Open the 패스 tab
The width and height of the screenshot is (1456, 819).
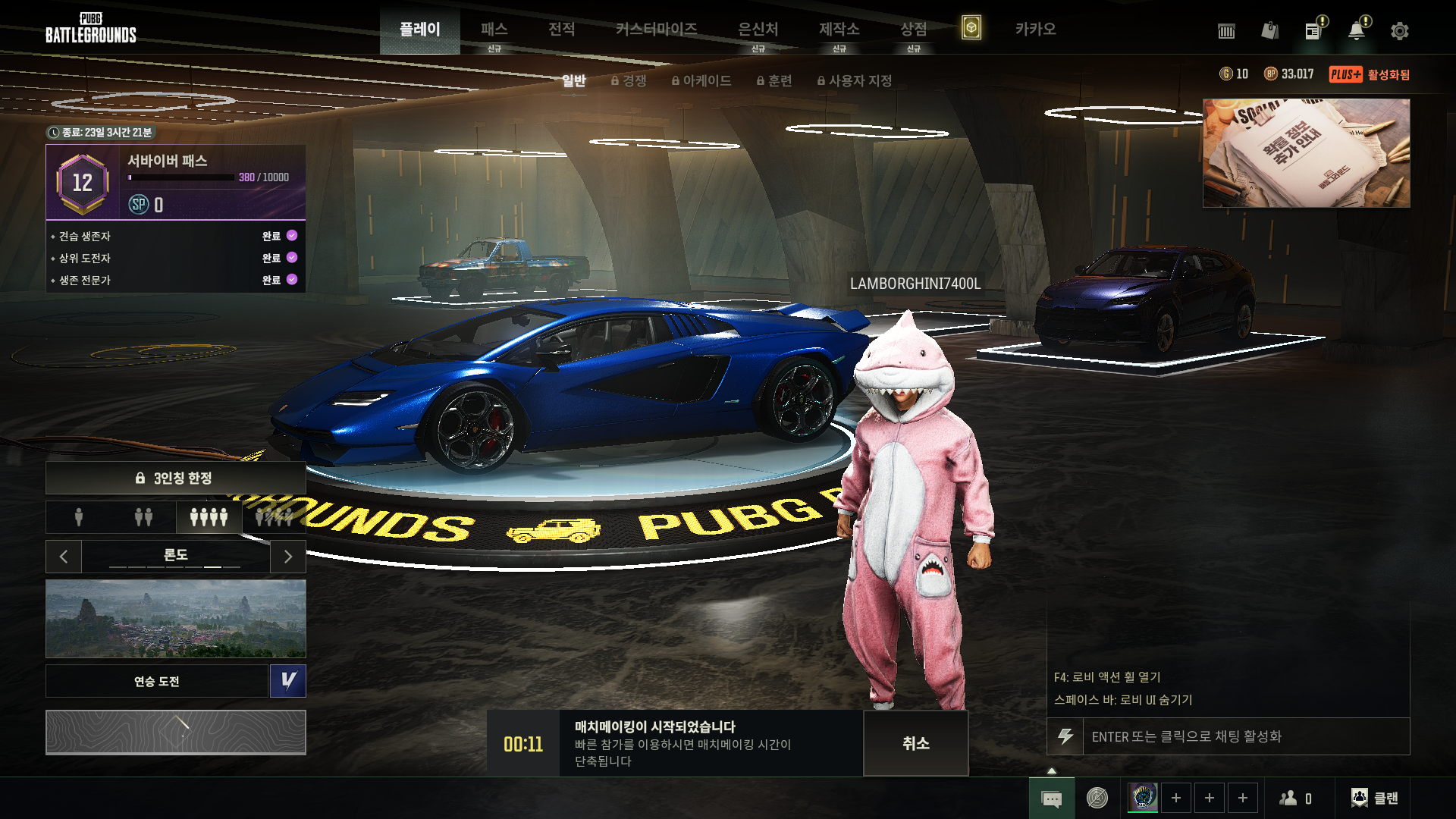pos(494,30)
